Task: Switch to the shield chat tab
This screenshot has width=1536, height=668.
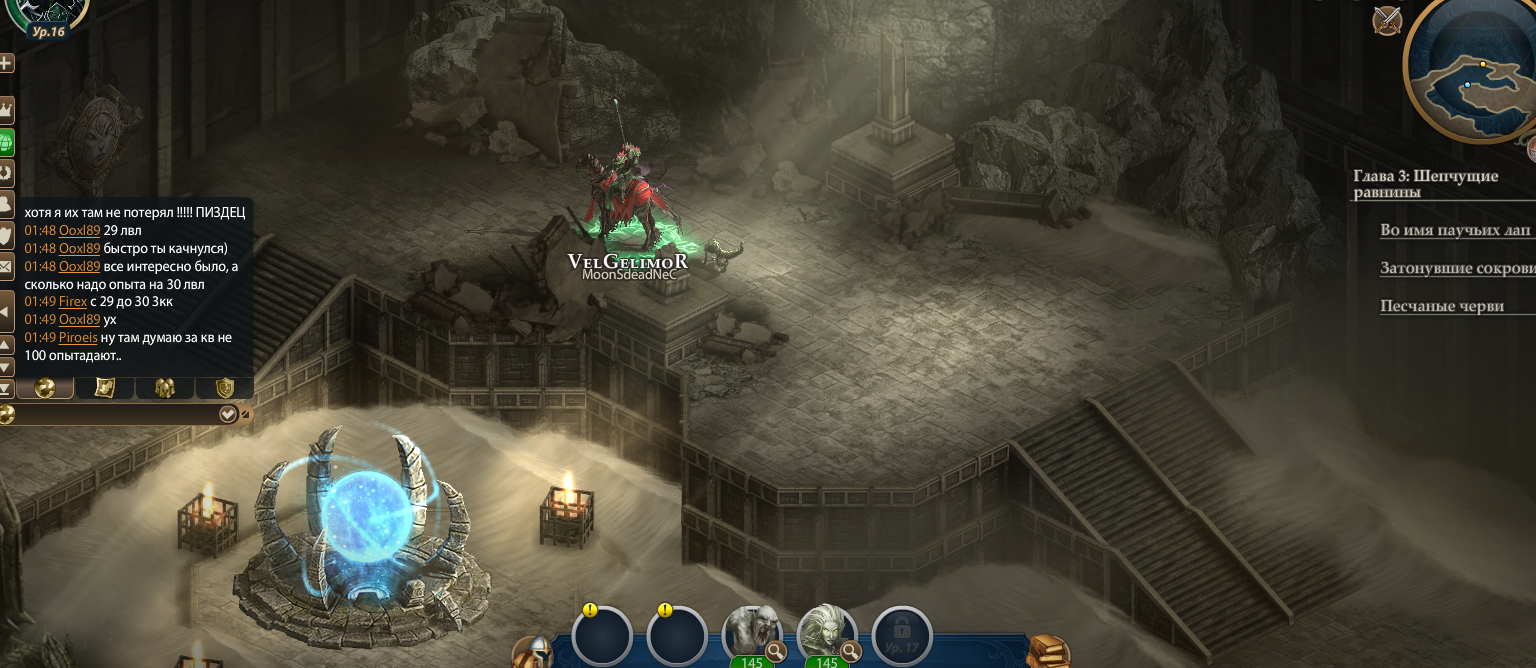Action: [224, 388]
